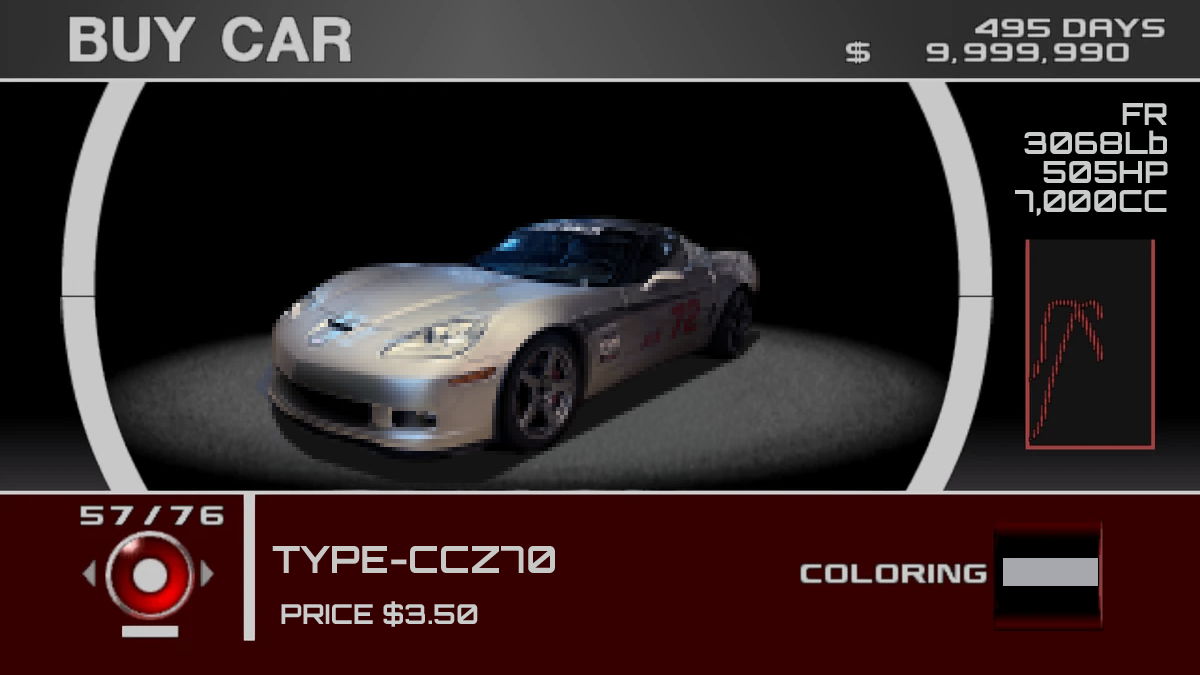Choose the TYPE-CCZ70 car entry
Screen dimensions: 1200x675
[x=414, y=561]
